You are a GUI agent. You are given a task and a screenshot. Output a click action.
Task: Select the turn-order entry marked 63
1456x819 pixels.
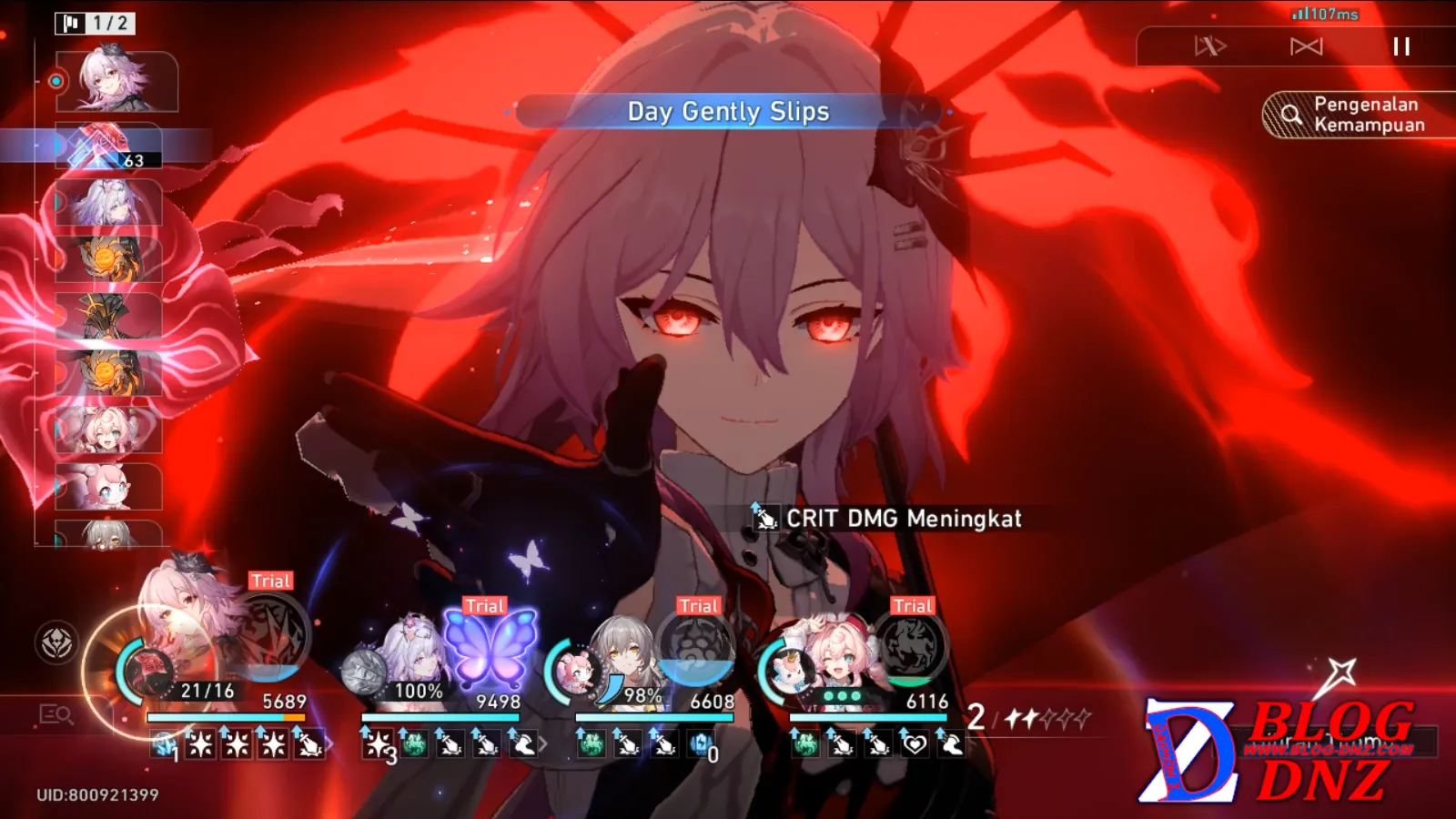(x=108, y=147)
